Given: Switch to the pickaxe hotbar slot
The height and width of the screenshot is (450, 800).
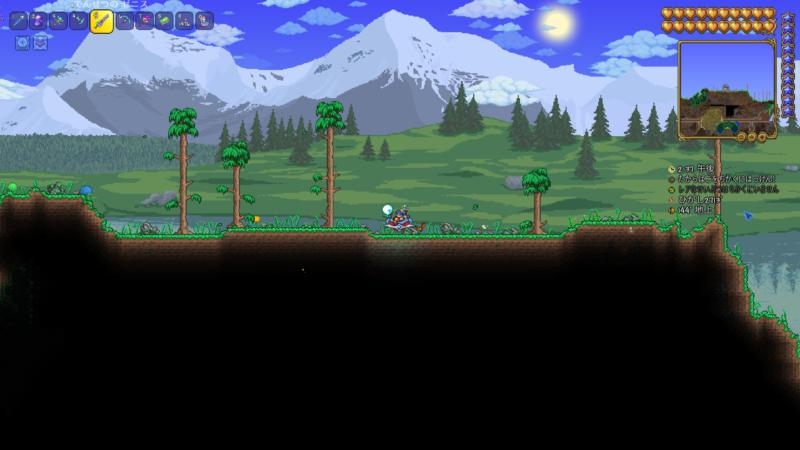Looking at the screenshot, I should click(125, 20).
